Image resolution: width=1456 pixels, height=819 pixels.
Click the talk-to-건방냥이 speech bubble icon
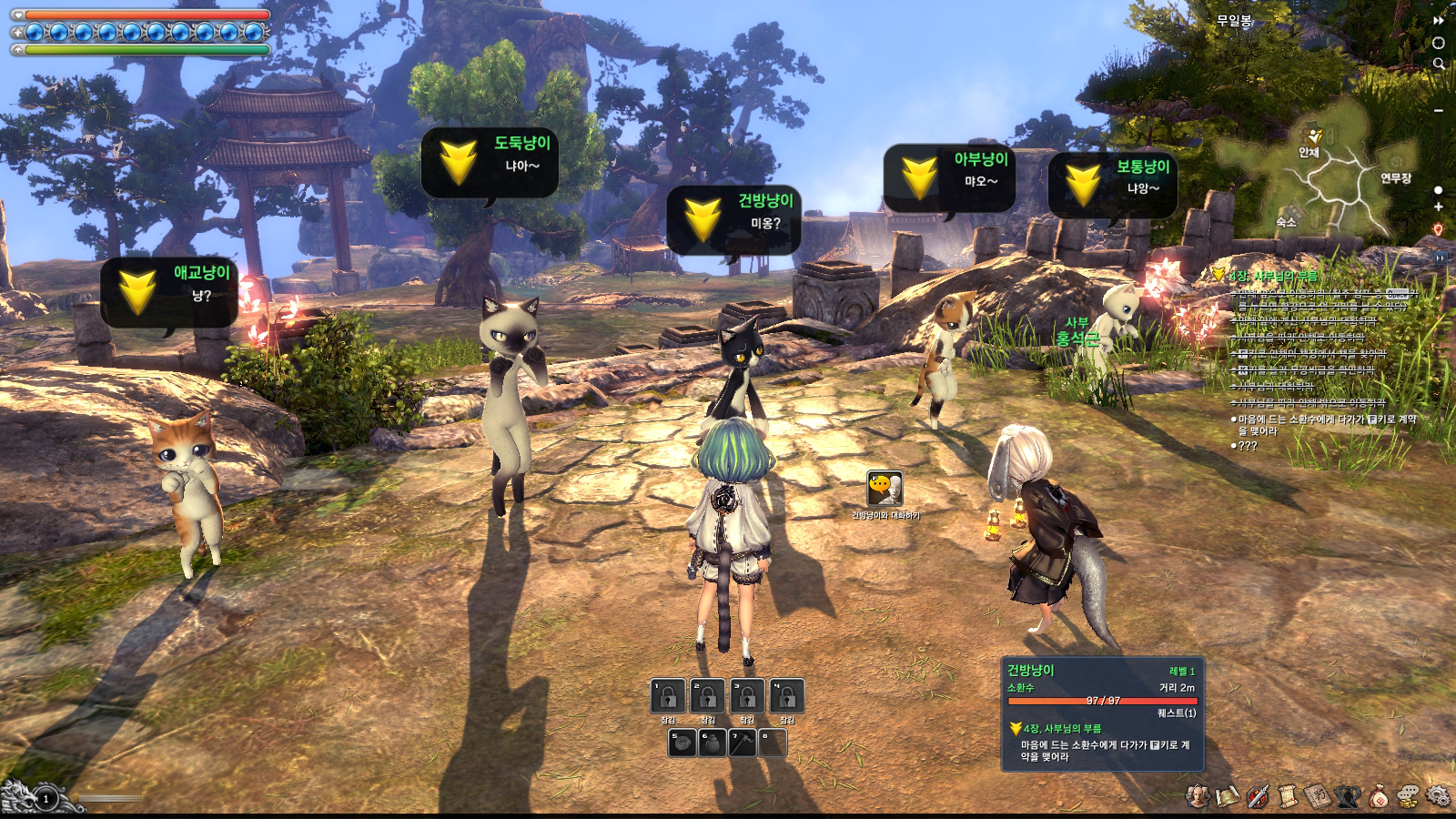[x=884, y=490]
